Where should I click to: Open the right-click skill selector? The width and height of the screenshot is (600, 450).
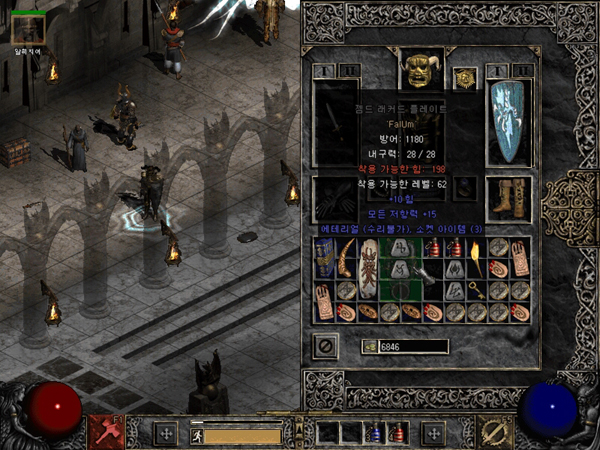click(494, 432)
